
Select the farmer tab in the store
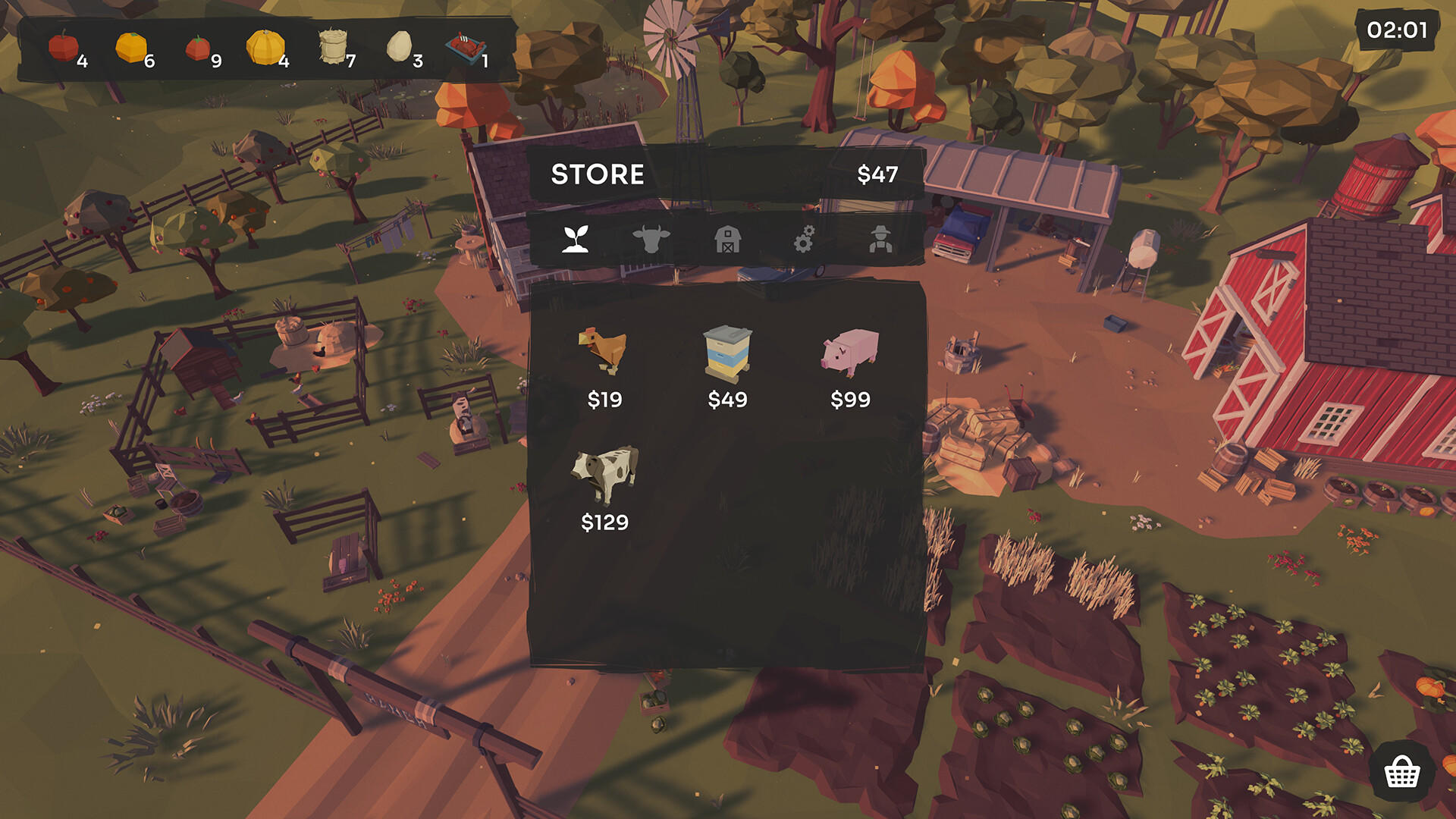coord(882,240)
